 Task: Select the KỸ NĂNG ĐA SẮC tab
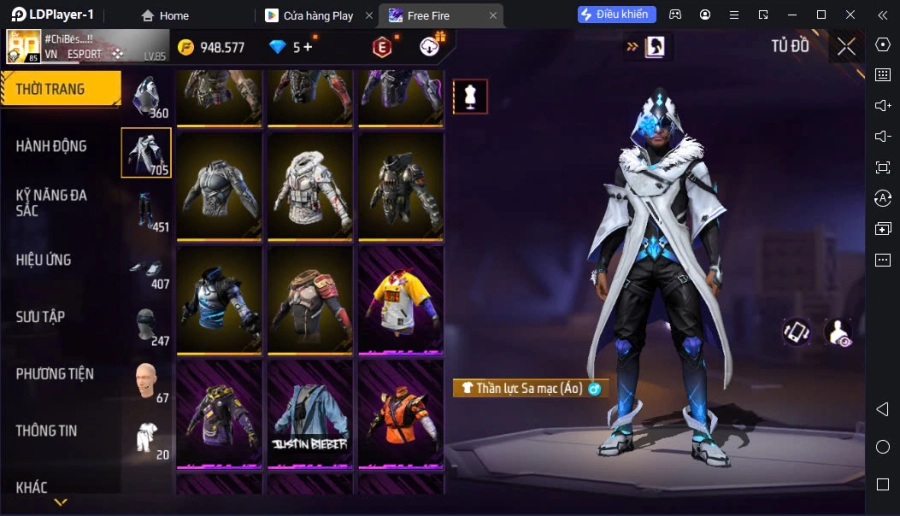[x=51, y=203]
